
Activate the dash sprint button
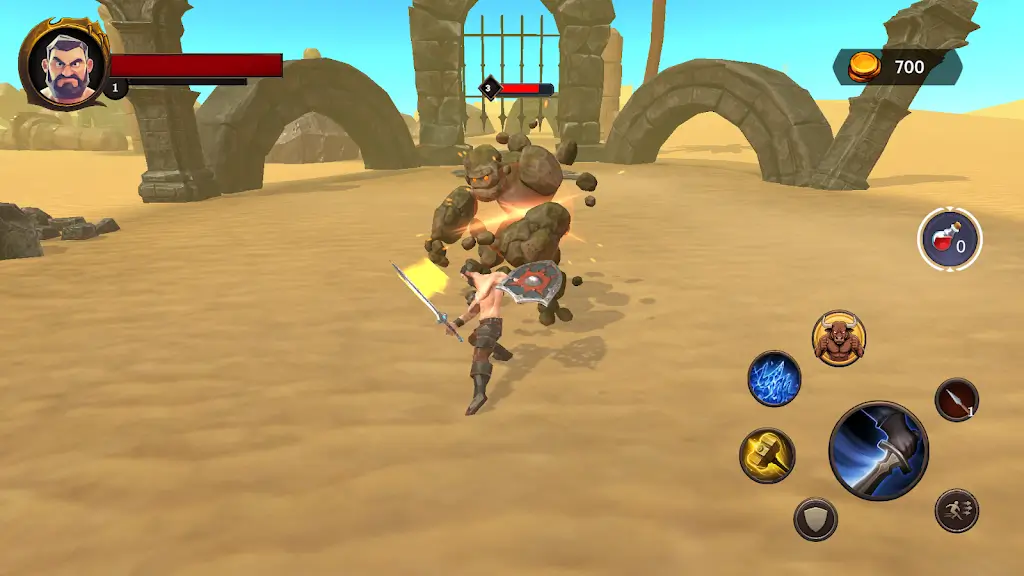click(956, 511)
